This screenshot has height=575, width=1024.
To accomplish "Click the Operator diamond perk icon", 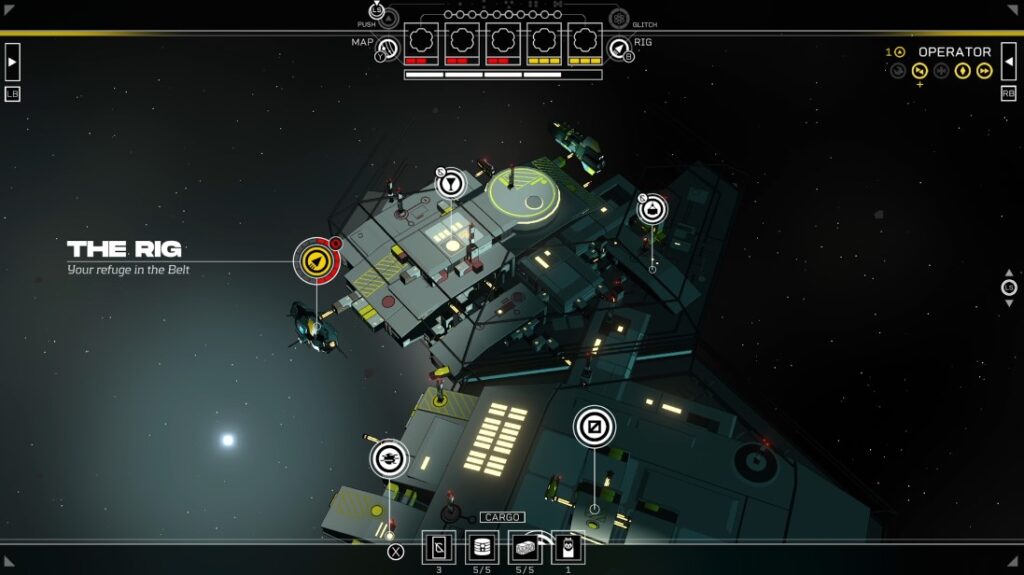I will [962, 71].
